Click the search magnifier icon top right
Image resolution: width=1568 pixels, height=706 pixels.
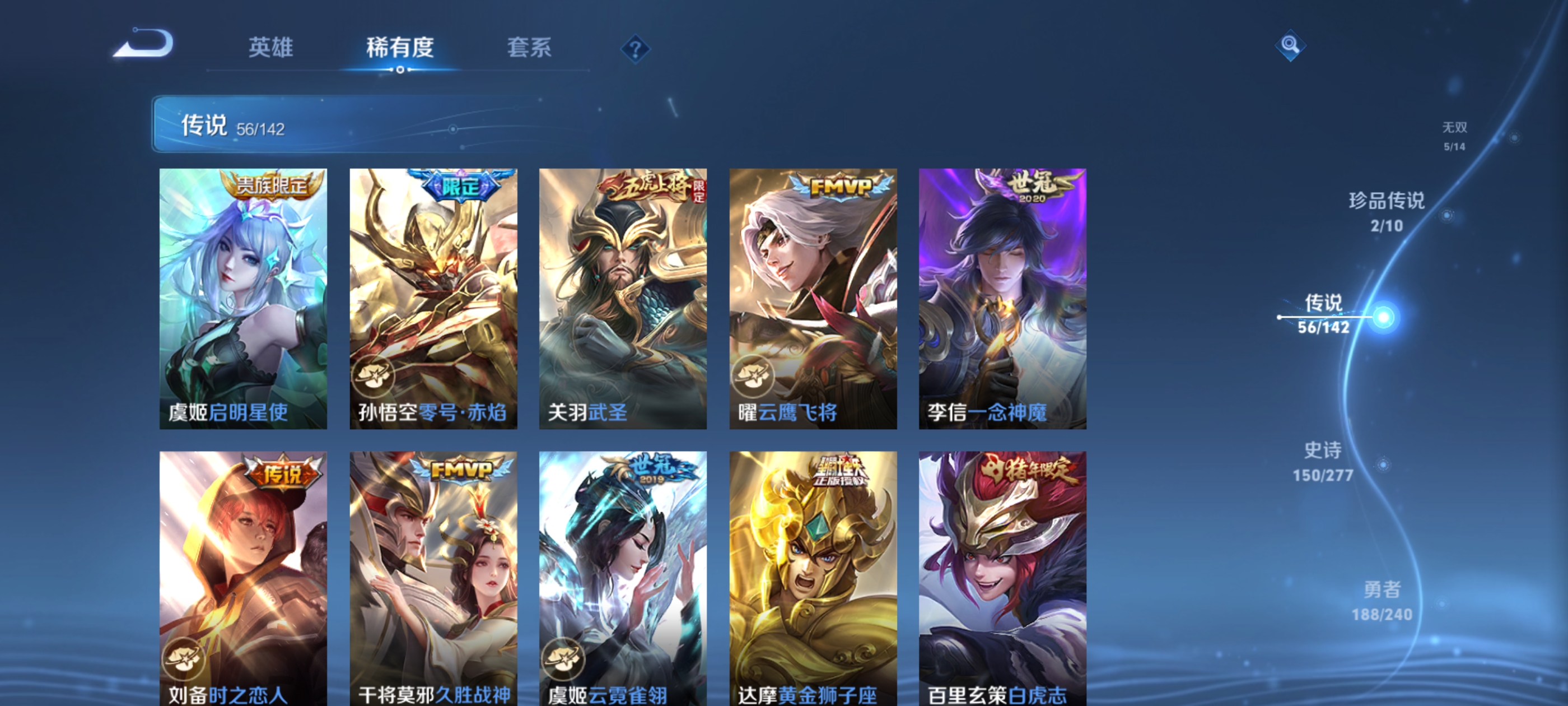[1290, 45]
